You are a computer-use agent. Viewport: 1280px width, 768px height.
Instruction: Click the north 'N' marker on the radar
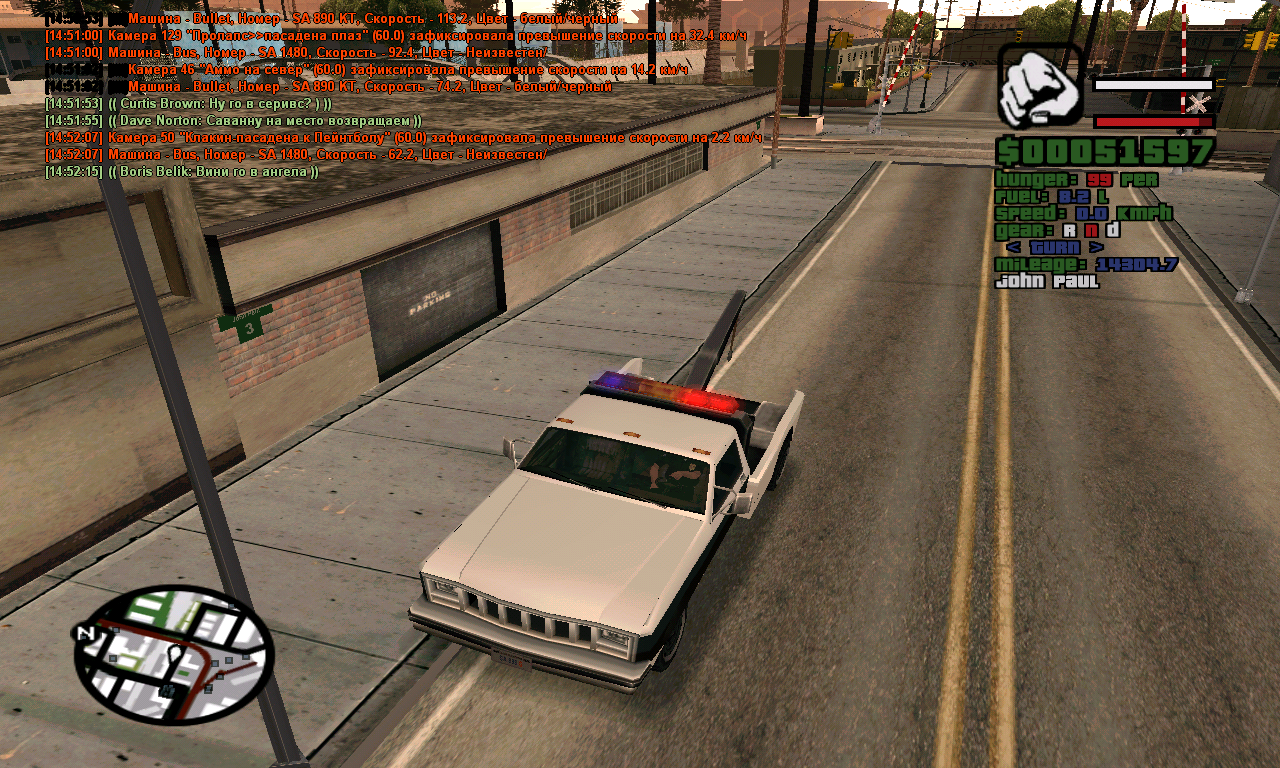click(85, 633)
